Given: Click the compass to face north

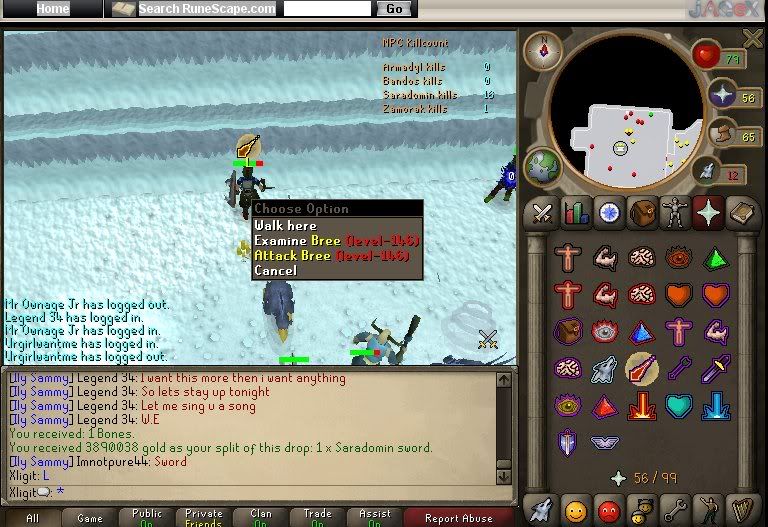Looking at the screenshot, I should coord(544,49).
